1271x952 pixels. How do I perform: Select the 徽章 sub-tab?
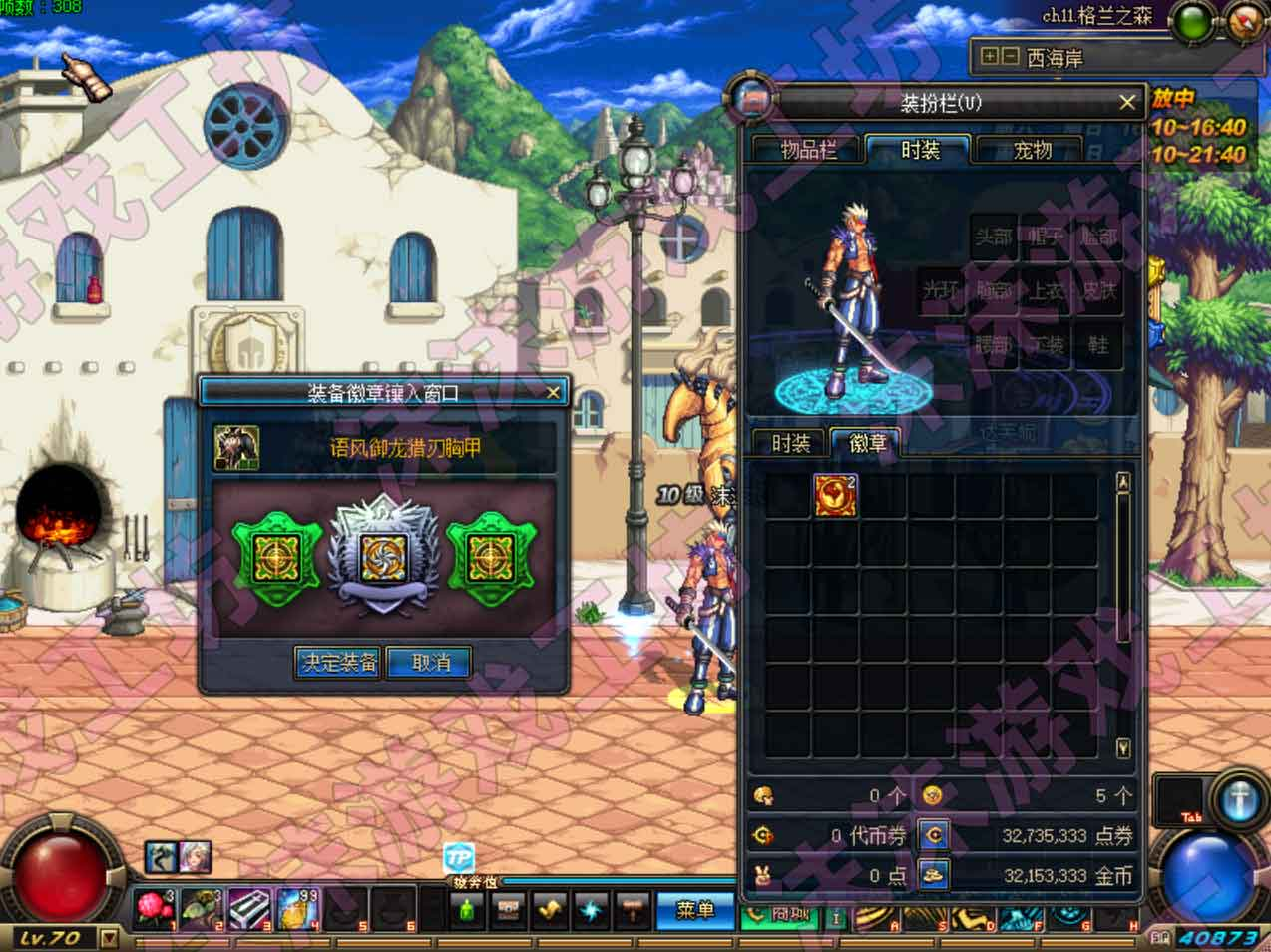click(x=866, y=443)
